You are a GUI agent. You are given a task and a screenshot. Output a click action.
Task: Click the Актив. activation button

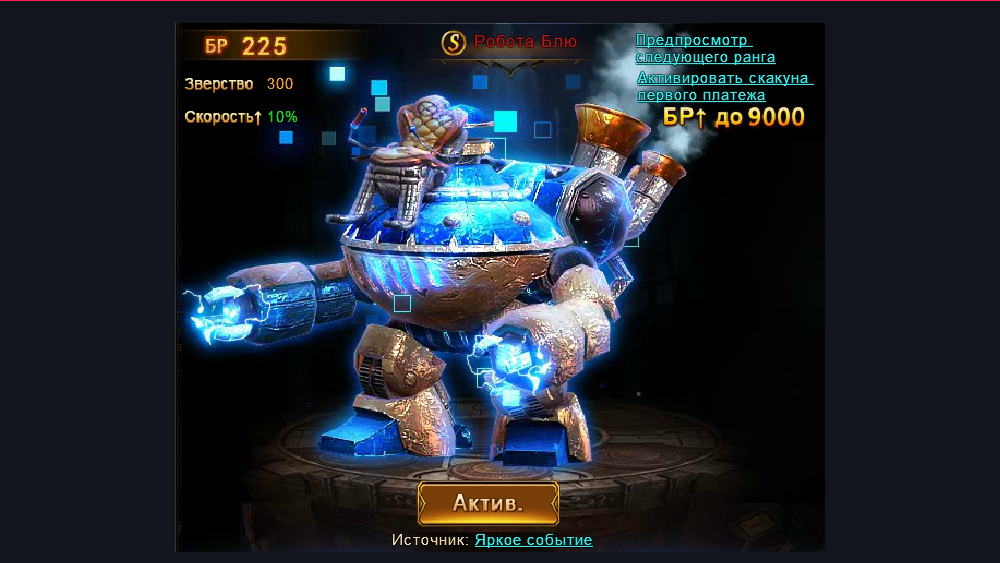point(488,503)
